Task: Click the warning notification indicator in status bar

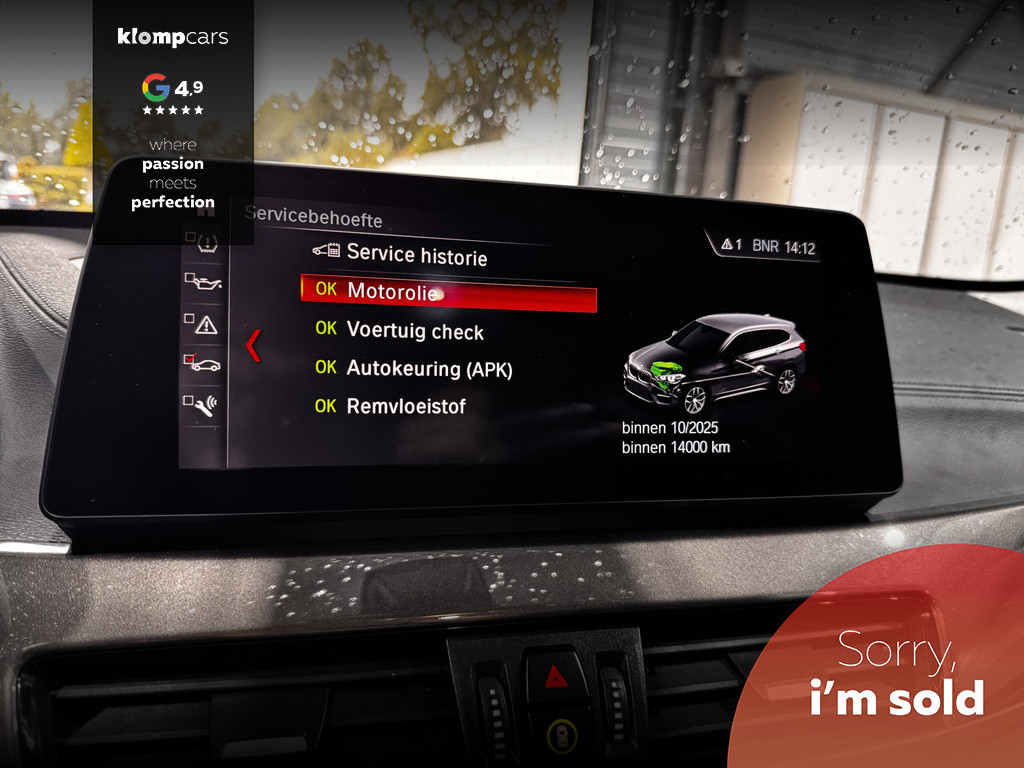Action: (730, 245)
